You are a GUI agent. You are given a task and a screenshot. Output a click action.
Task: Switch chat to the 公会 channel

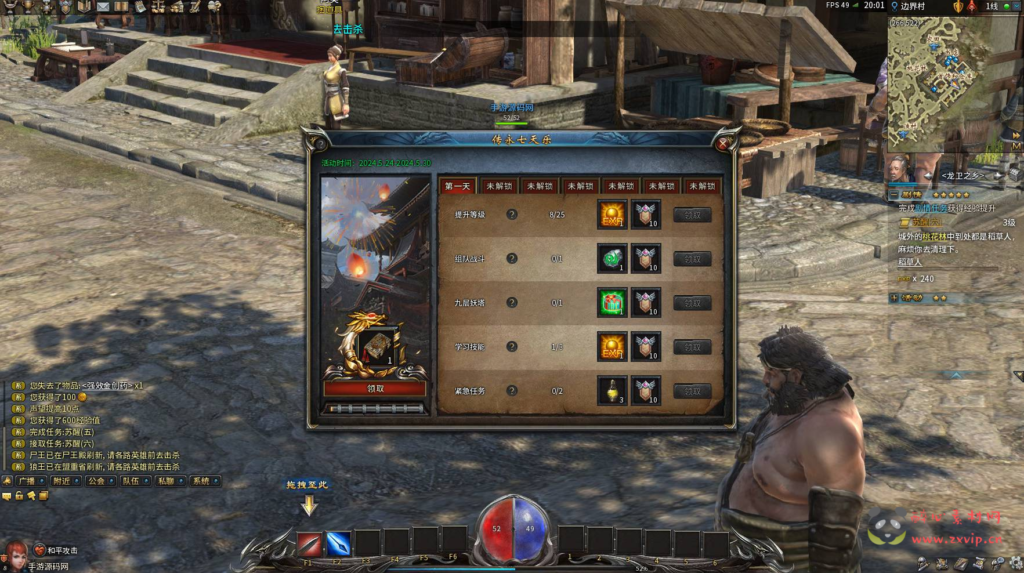(96, 481)
